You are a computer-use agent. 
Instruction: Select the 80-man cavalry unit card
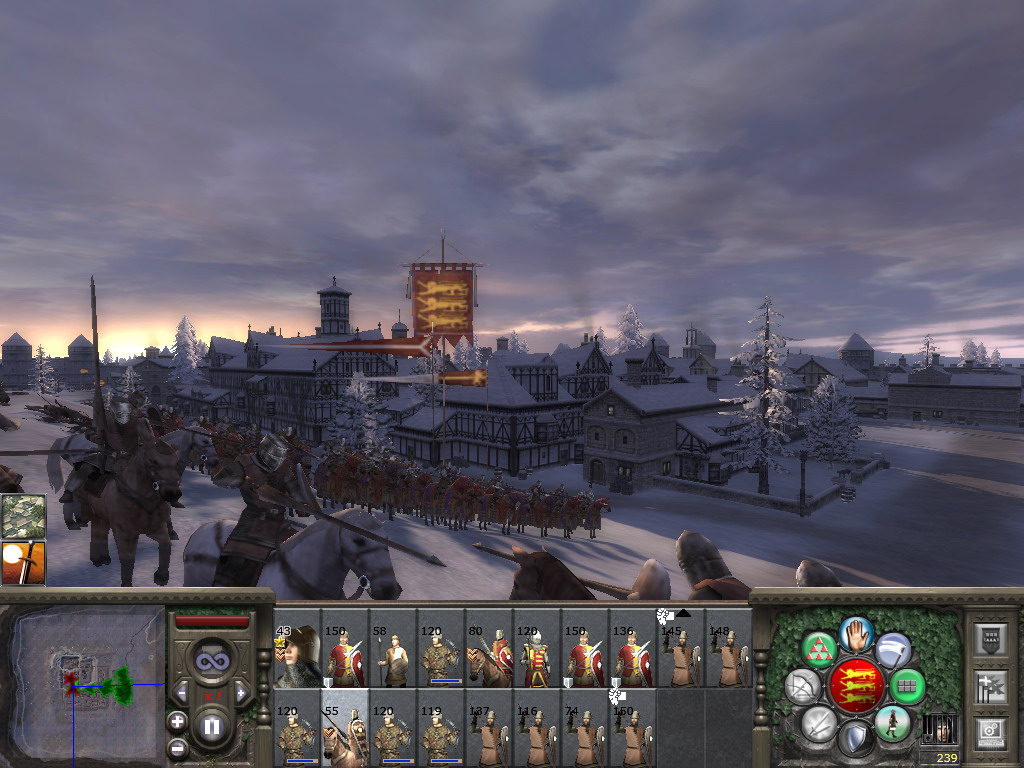click(x=488, y=657)
